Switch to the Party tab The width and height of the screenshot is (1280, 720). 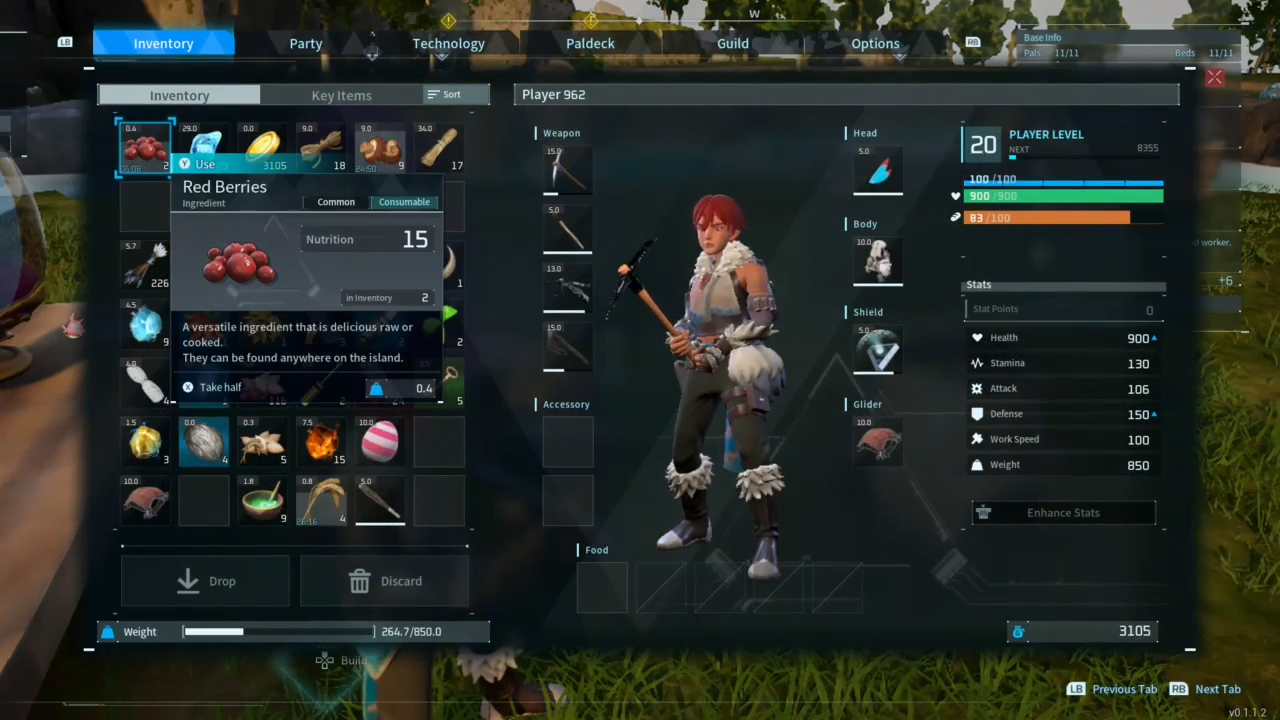pyautogui.click(x=306, y=43)
